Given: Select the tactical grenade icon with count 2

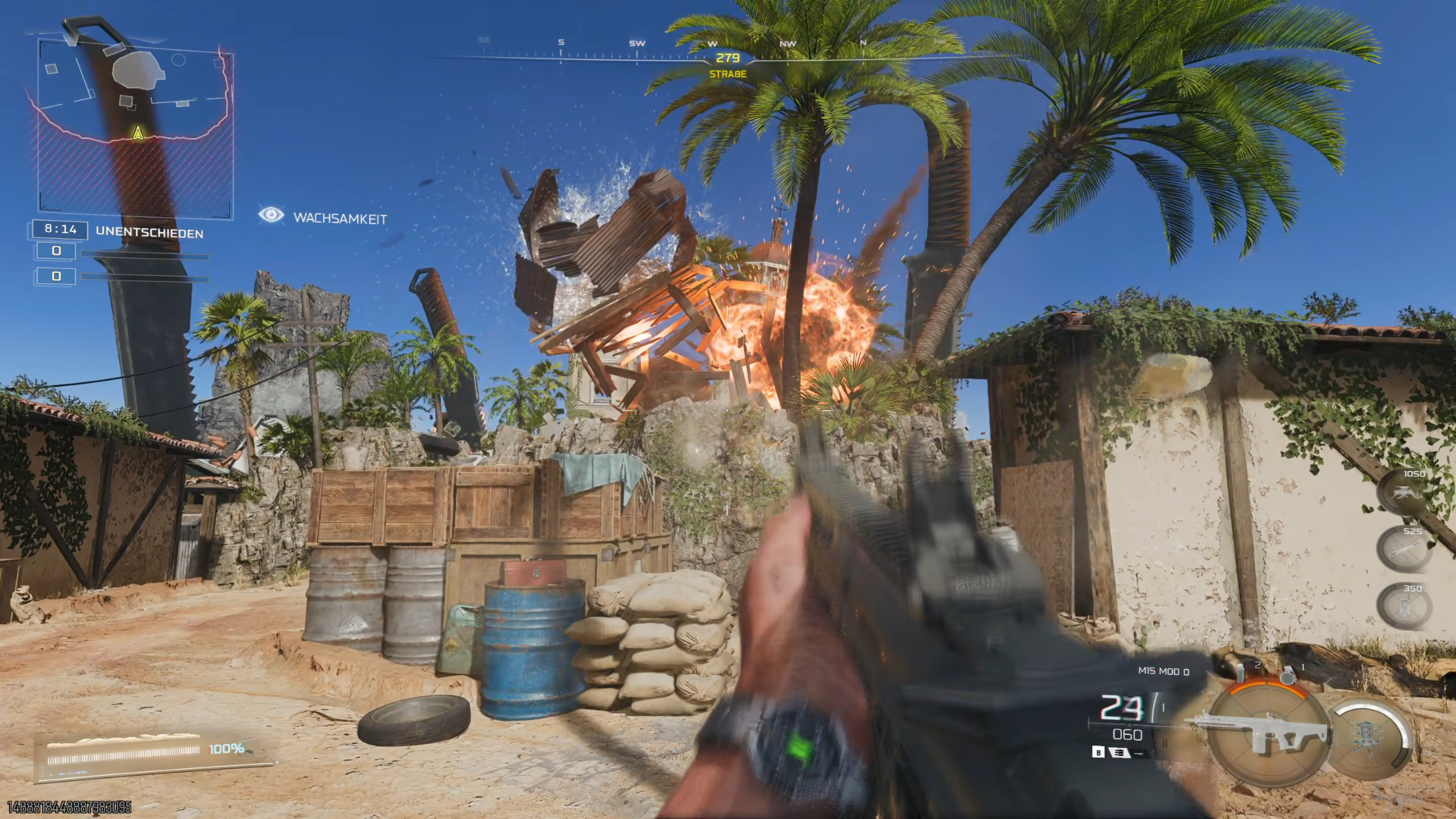Looking at the screenshot, I should tap(1243, 672).
